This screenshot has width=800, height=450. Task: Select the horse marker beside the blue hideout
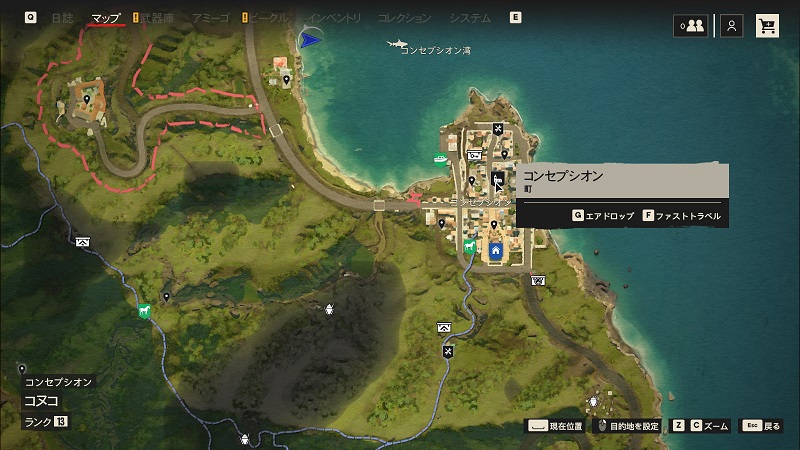470,246
